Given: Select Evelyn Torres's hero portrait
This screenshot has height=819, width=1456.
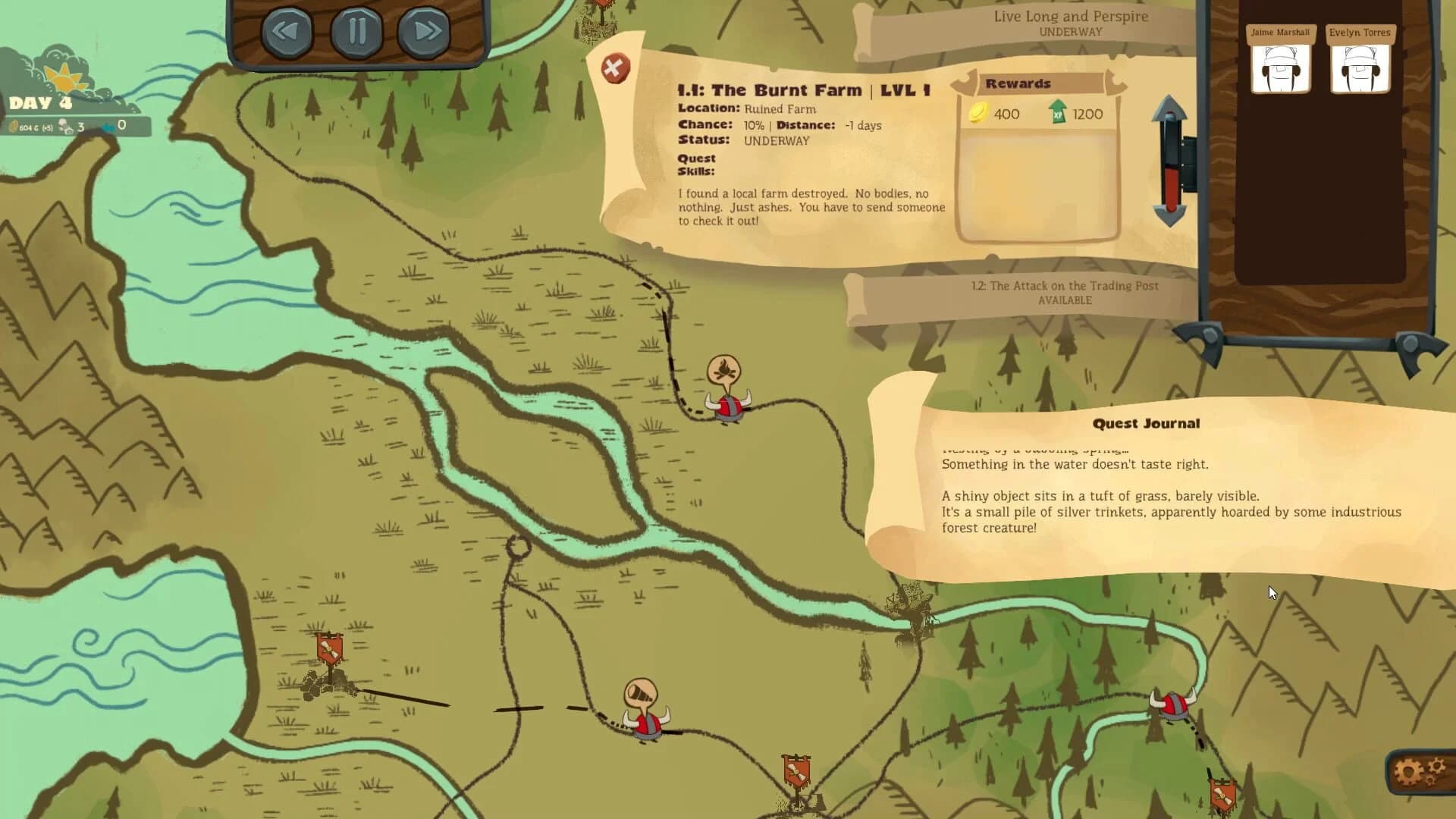Looking at the screenshot, I should 1360,67.
